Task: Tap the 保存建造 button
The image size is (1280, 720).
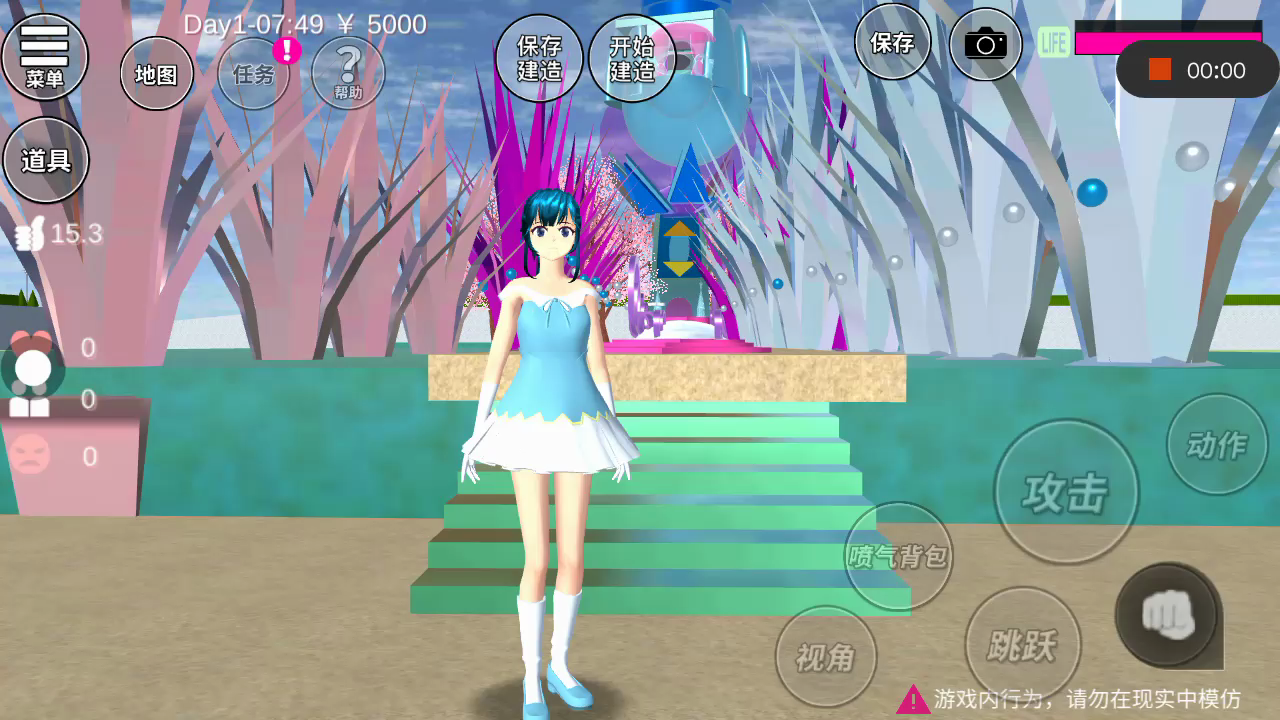Action: tap(539, 58)
